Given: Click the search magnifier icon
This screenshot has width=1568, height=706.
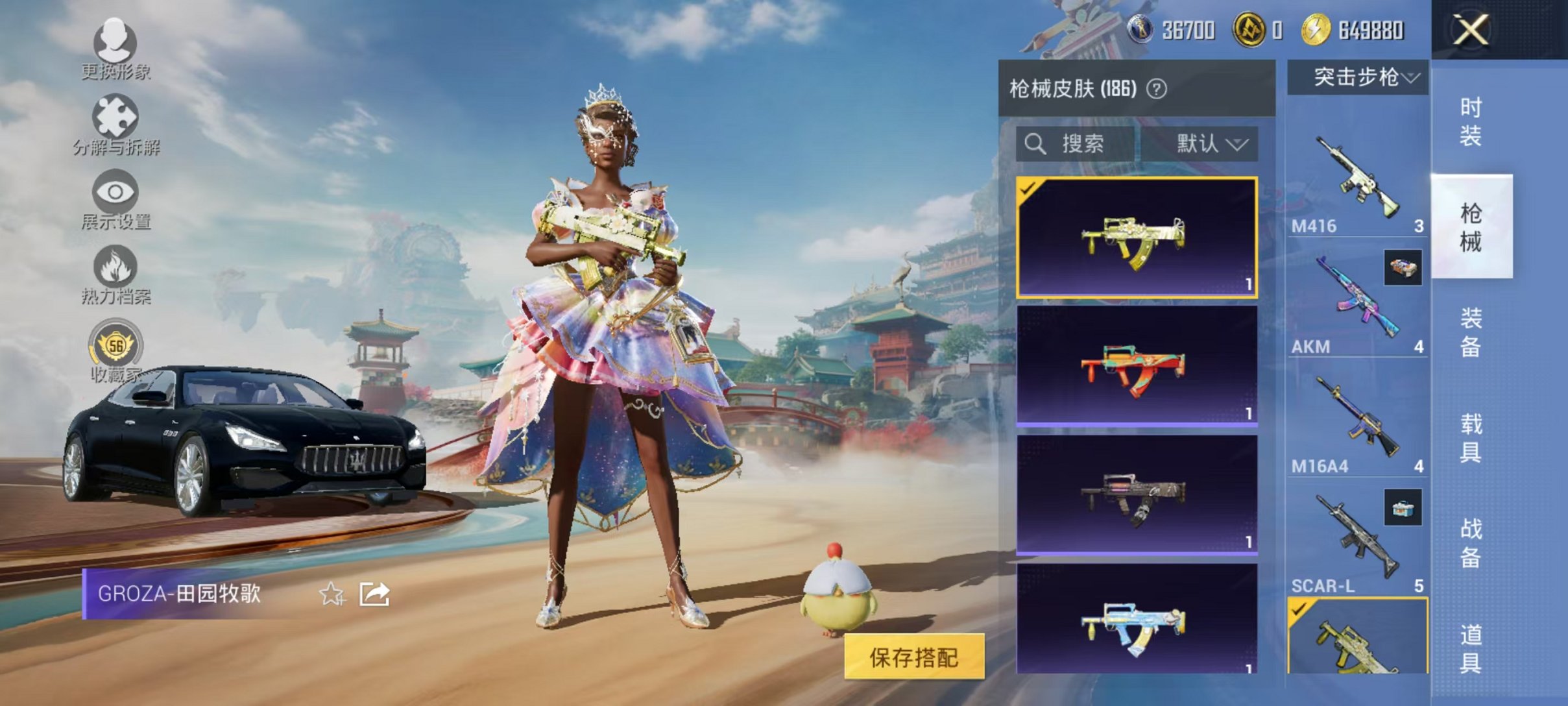Looking at the screenshot, I should 1036,144.
